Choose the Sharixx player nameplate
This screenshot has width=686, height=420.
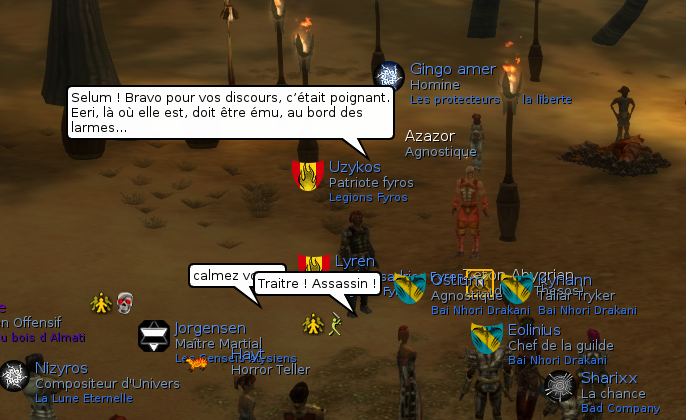coord(608,378)
